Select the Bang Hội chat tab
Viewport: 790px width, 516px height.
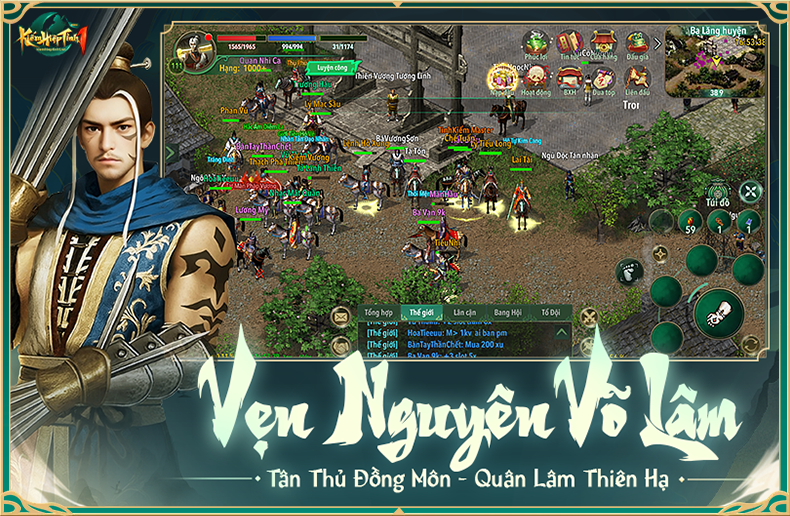[508, 313]
